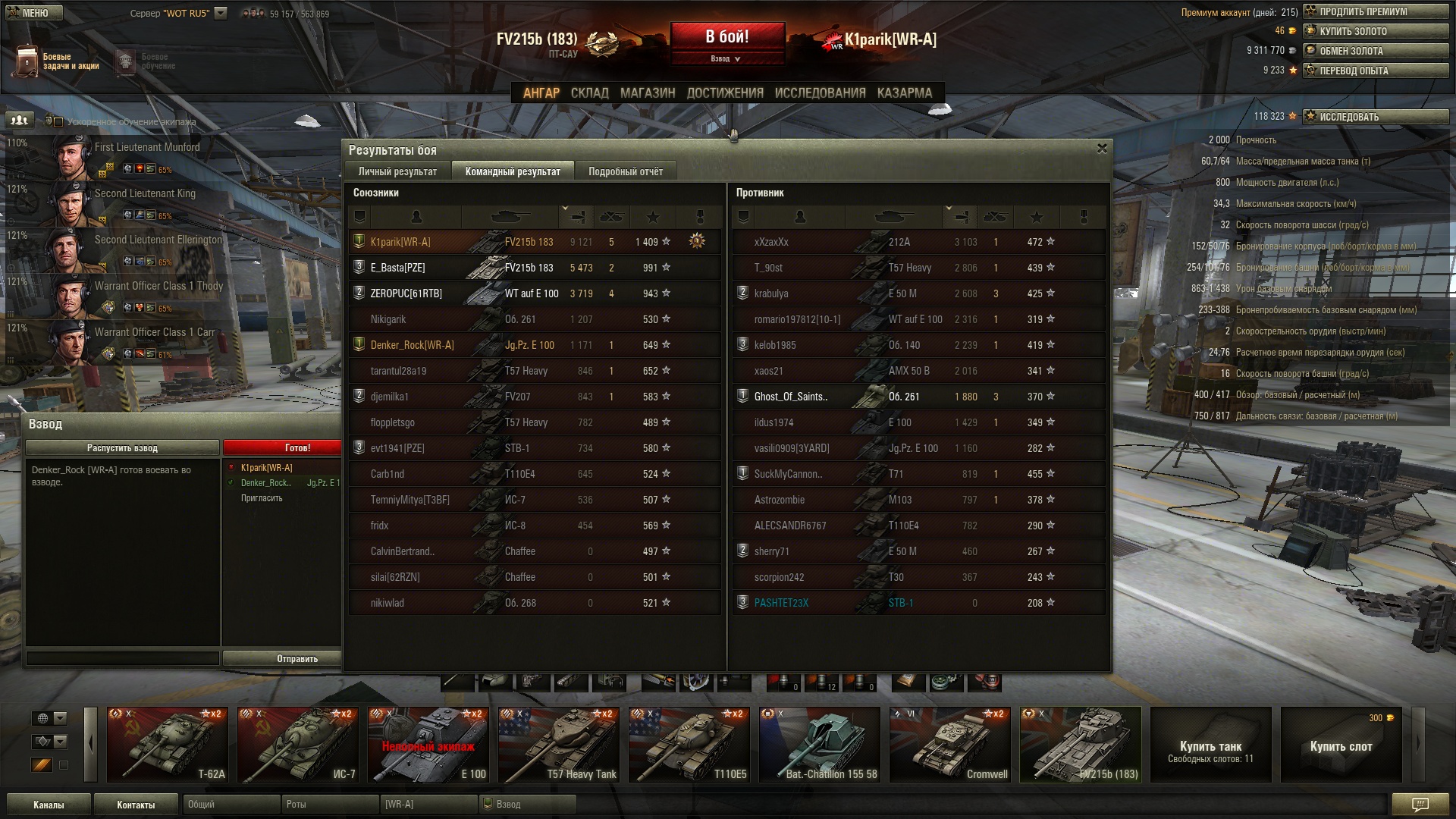Open the МАГАЗИН section
Viewport: 1456px width, 819px height.
(647, 93)
